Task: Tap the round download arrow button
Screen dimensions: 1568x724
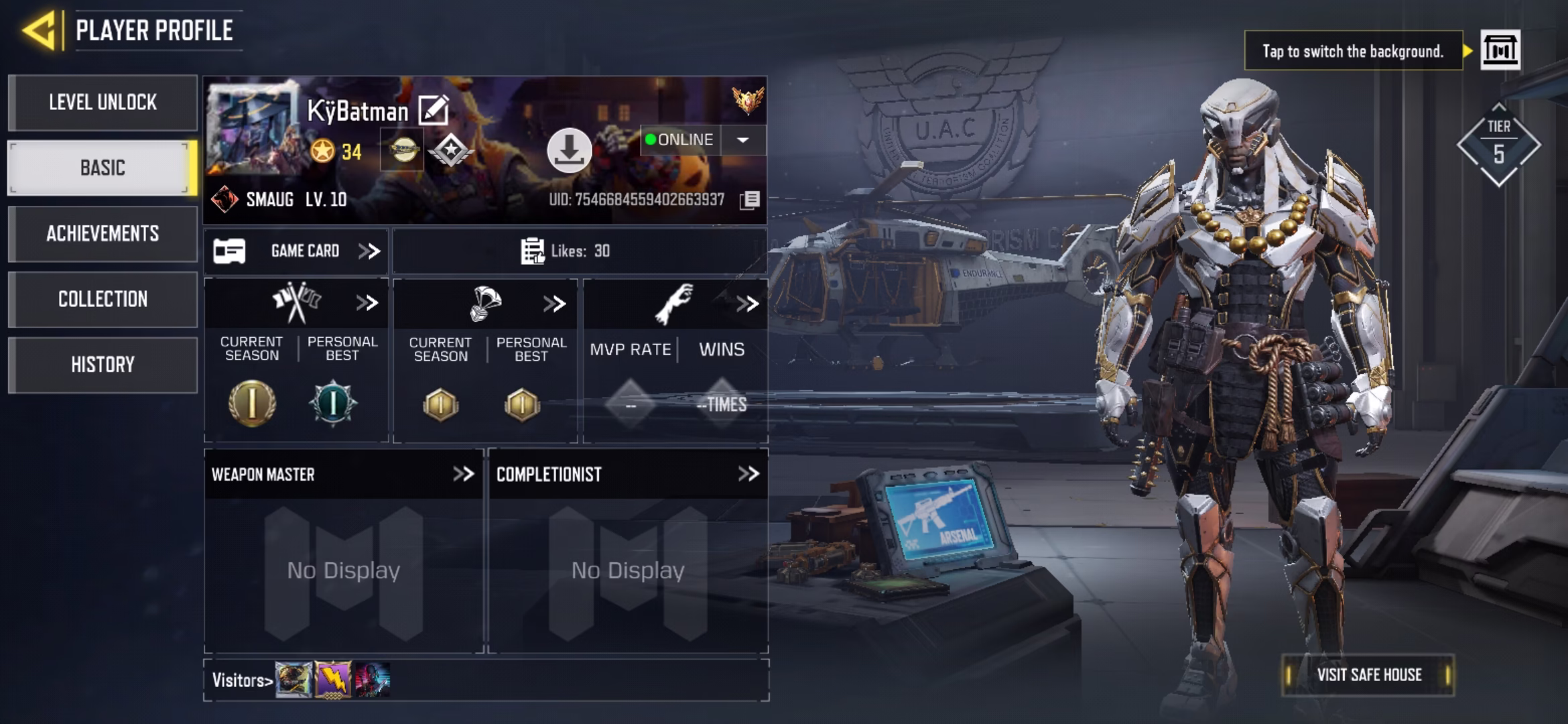Action: click(x=569, y=150)
